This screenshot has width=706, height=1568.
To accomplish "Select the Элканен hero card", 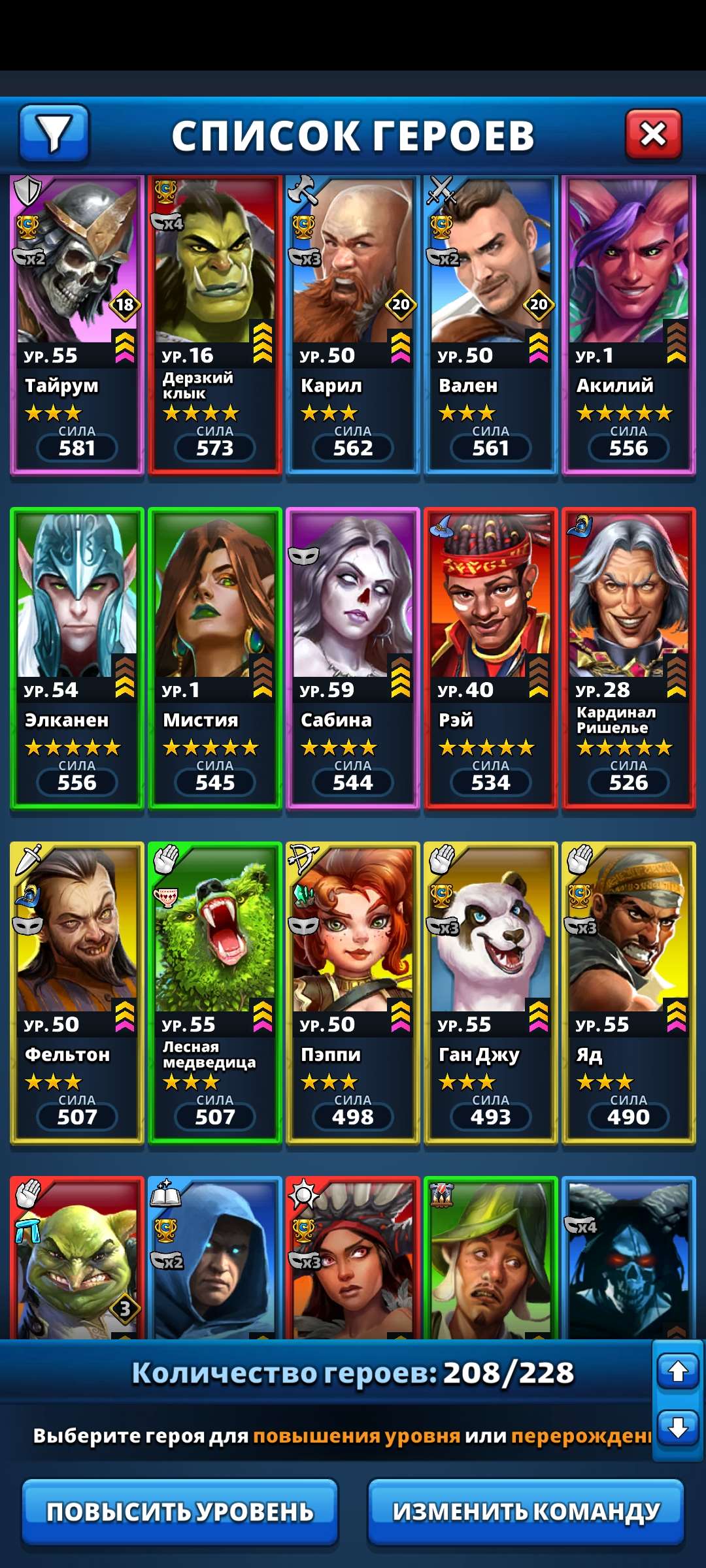I will coord(77,659).
